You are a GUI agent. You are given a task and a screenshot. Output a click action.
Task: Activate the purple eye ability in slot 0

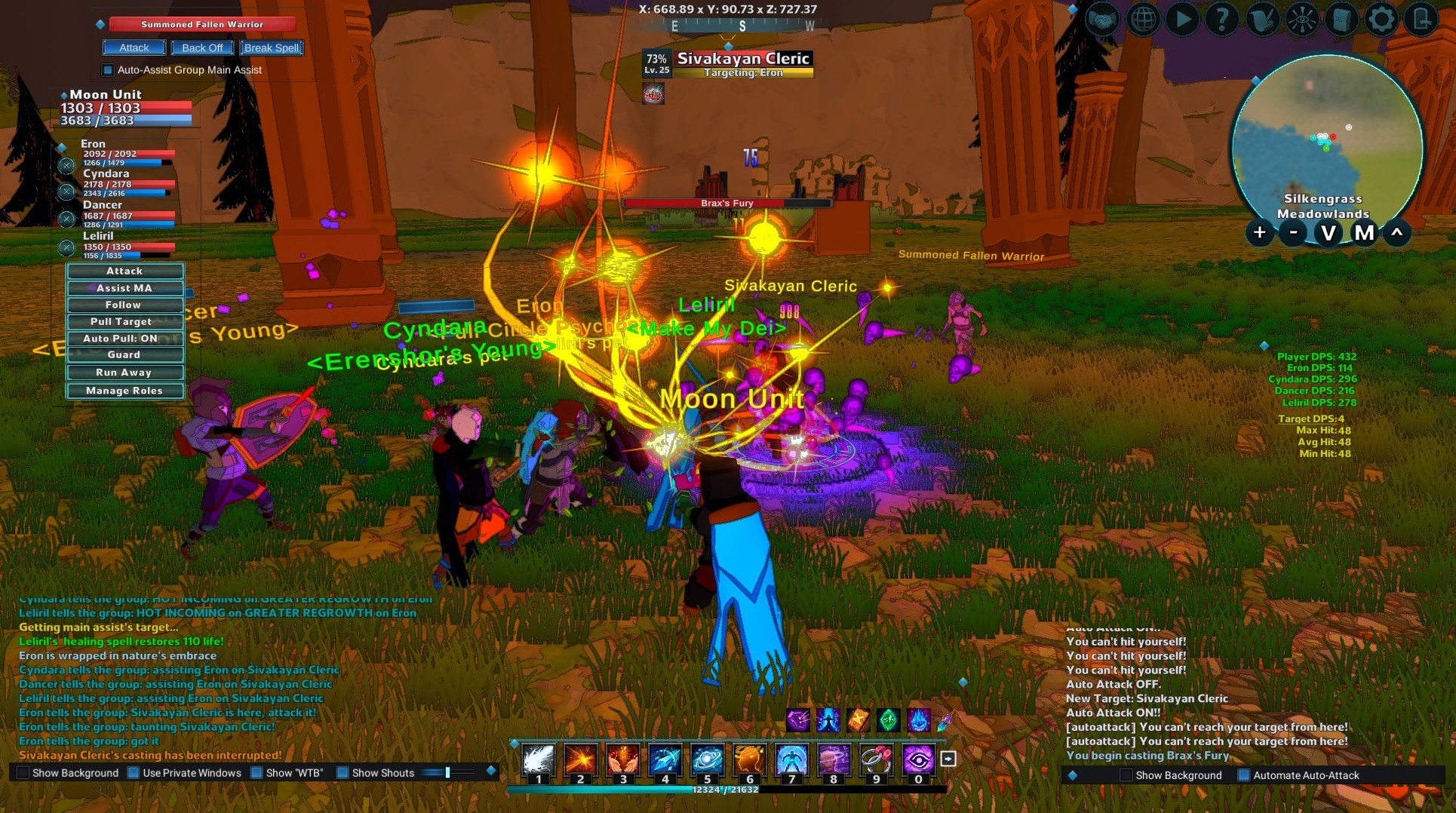(x=918, y=760)
